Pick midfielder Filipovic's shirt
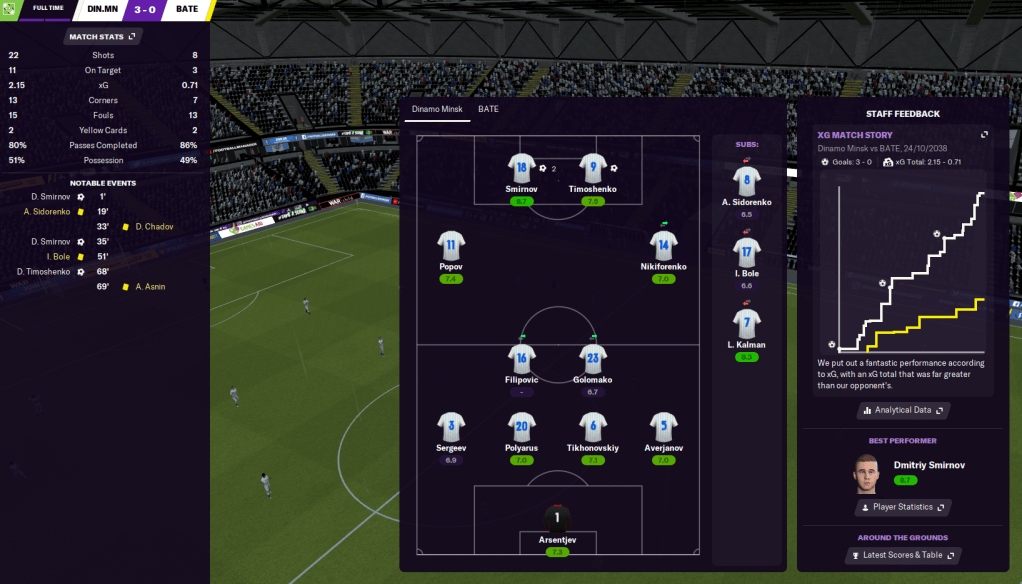The height and width of the screenshot is (584, 1022). click(522, 358)
